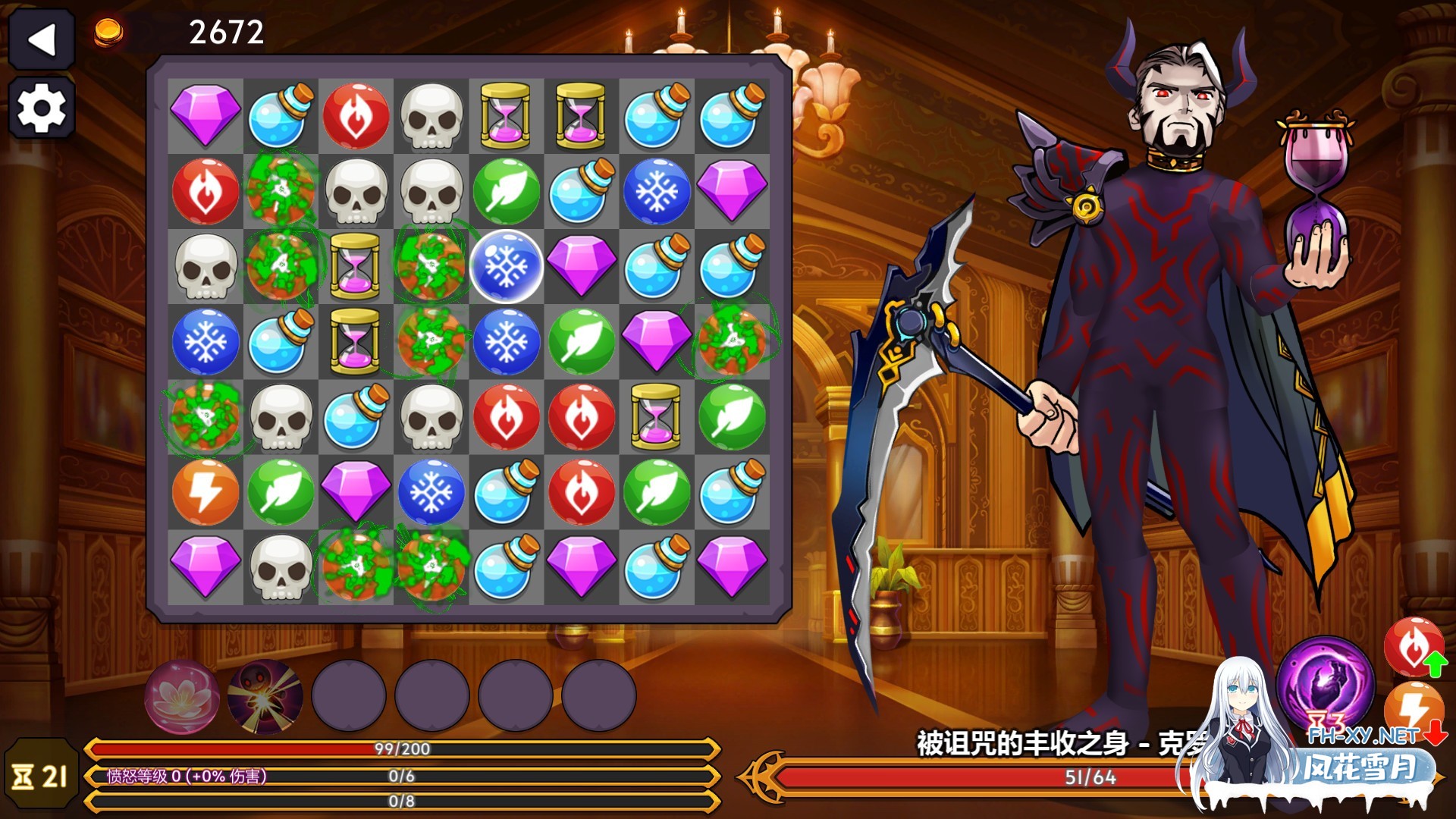Select a purple diamond gem
This screenshot has height=819, width=1456.
pos(206,112)
